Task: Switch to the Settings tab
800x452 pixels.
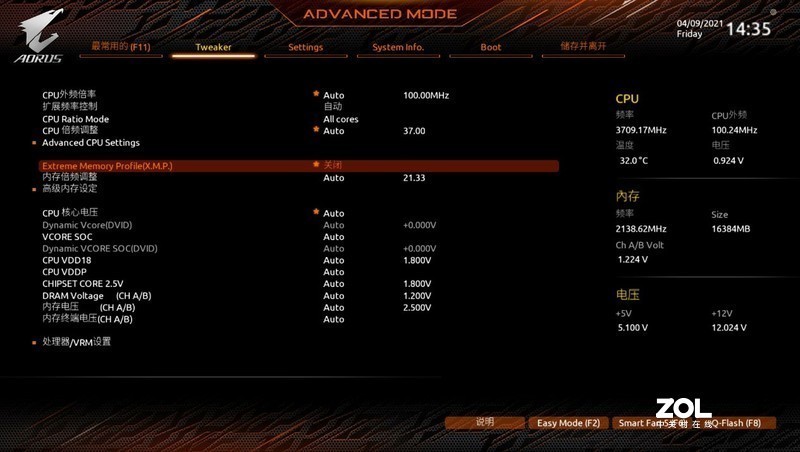Action: tap(305, 47)
